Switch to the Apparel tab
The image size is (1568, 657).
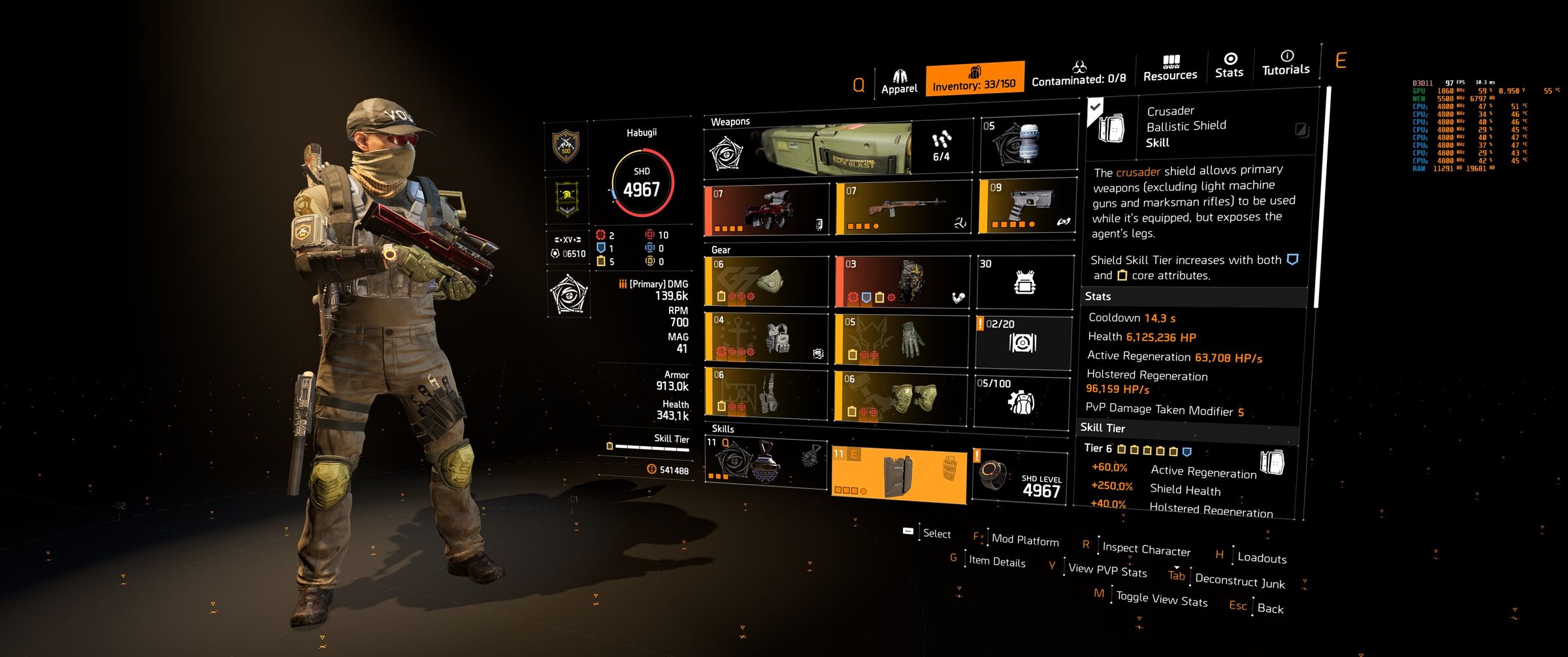tap(899, 82)
